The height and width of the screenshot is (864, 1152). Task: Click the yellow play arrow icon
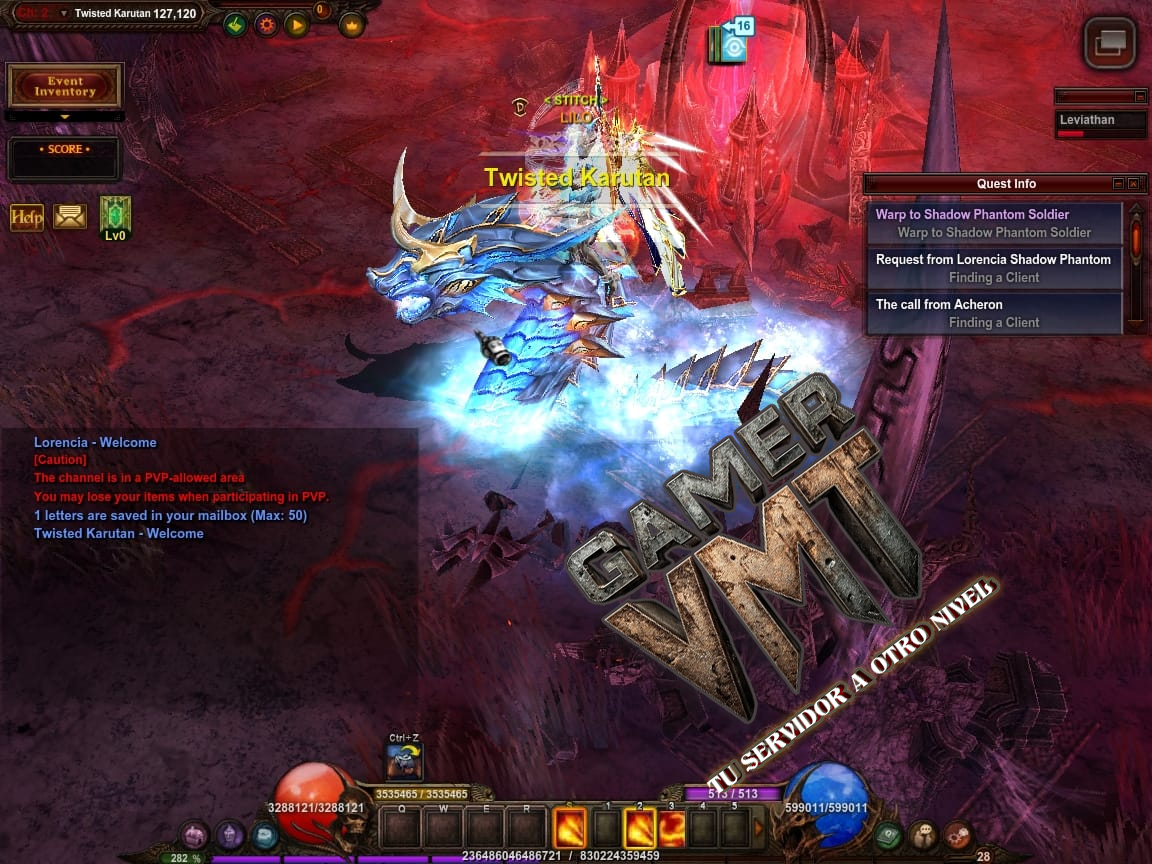pos(296,25)
